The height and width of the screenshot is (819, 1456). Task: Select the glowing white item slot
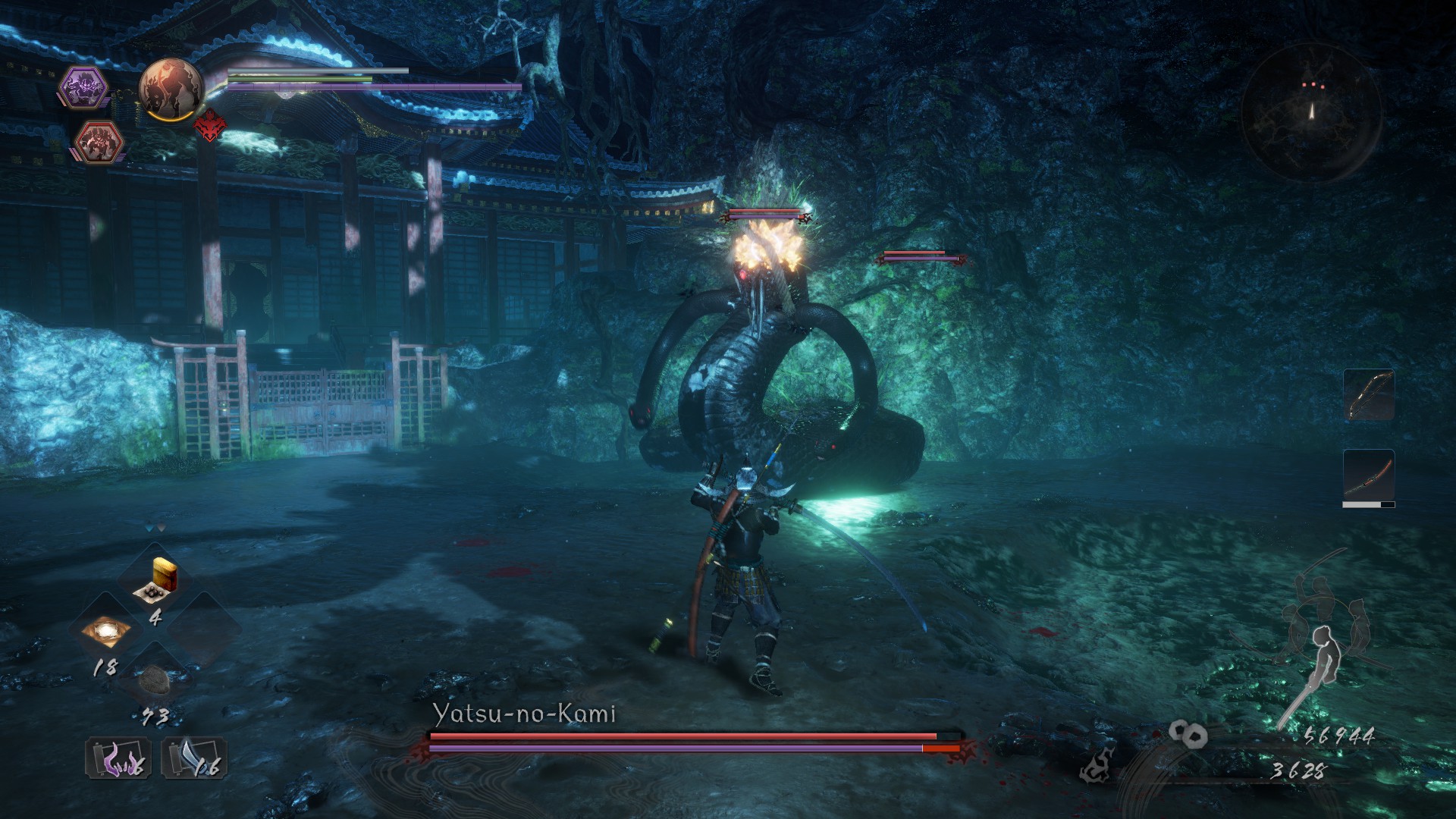(105, 631)
